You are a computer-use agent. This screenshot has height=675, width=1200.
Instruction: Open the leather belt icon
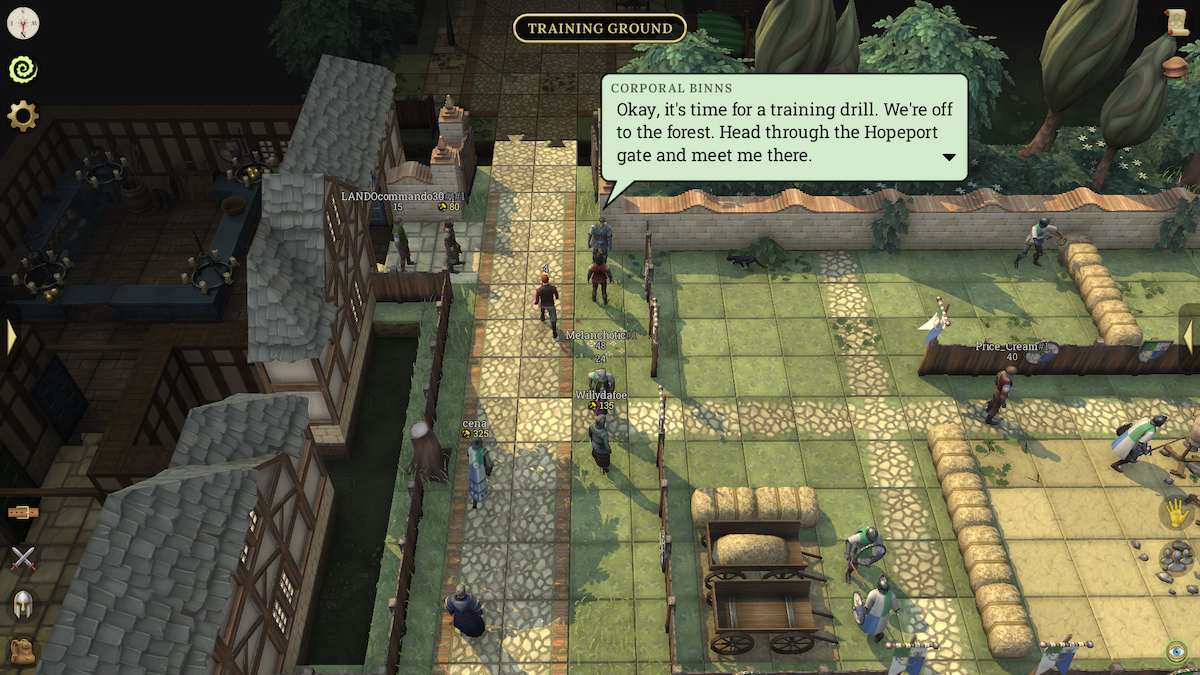[22, 512]
